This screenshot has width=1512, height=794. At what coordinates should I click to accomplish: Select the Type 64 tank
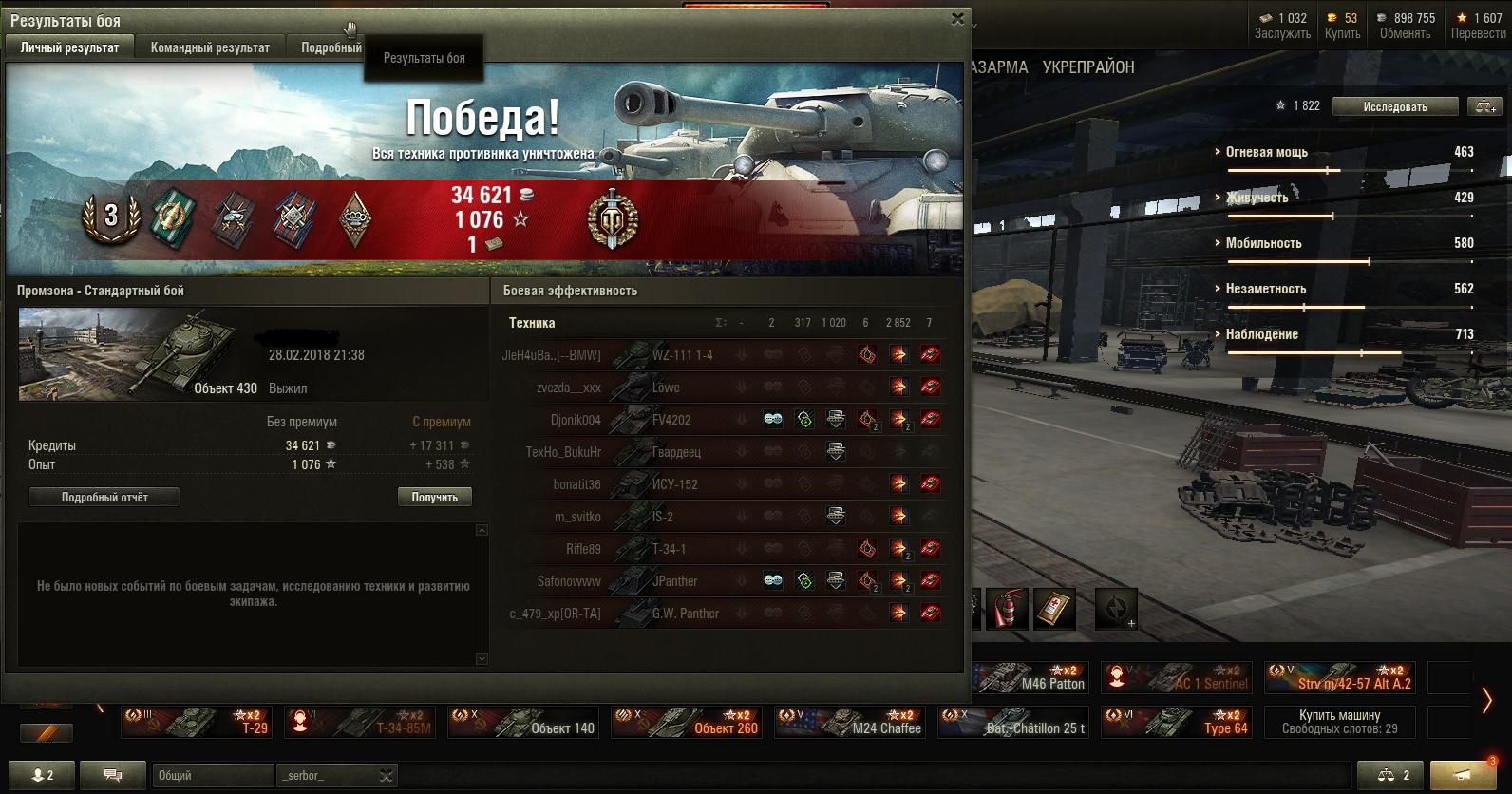click(x=1176, y=723)
